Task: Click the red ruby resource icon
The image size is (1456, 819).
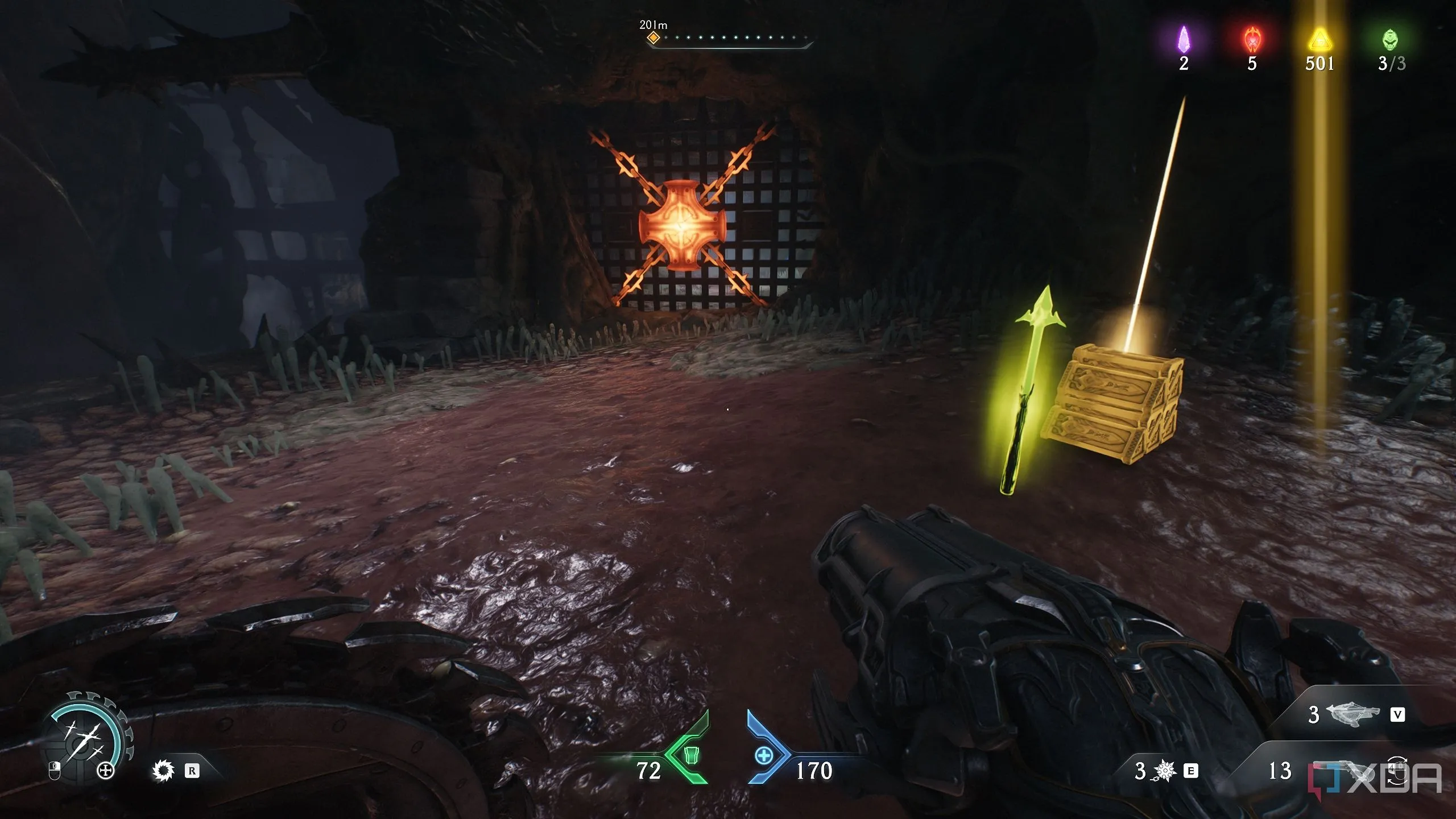Action: [1252, 40]
